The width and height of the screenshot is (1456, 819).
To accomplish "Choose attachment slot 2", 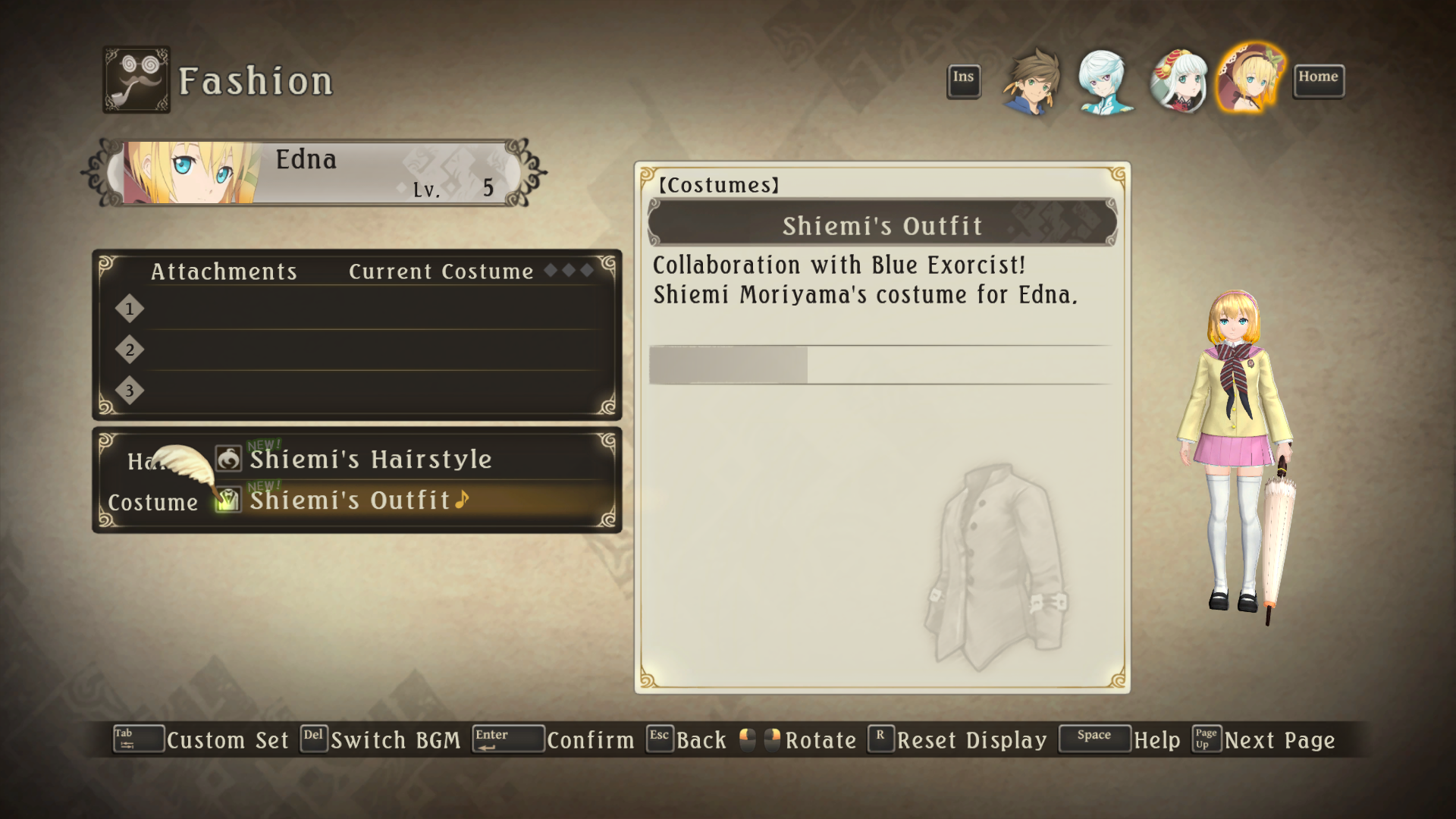I will point(364,350).
